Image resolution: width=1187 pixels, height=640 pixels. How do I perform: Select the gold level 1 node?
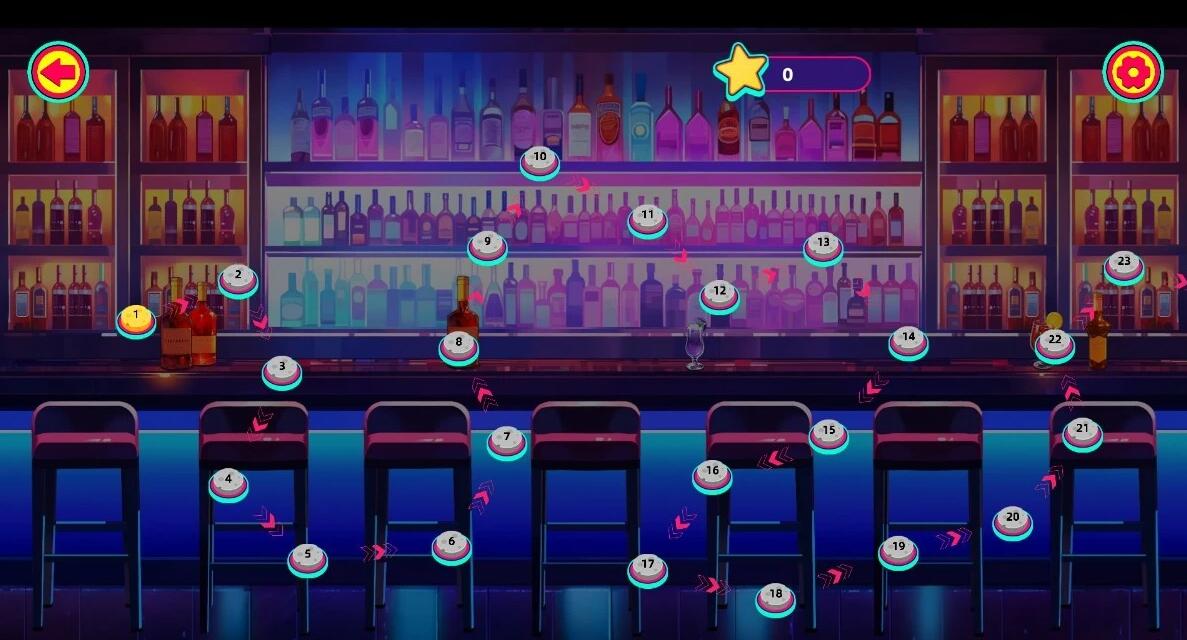tap(136, 320)
